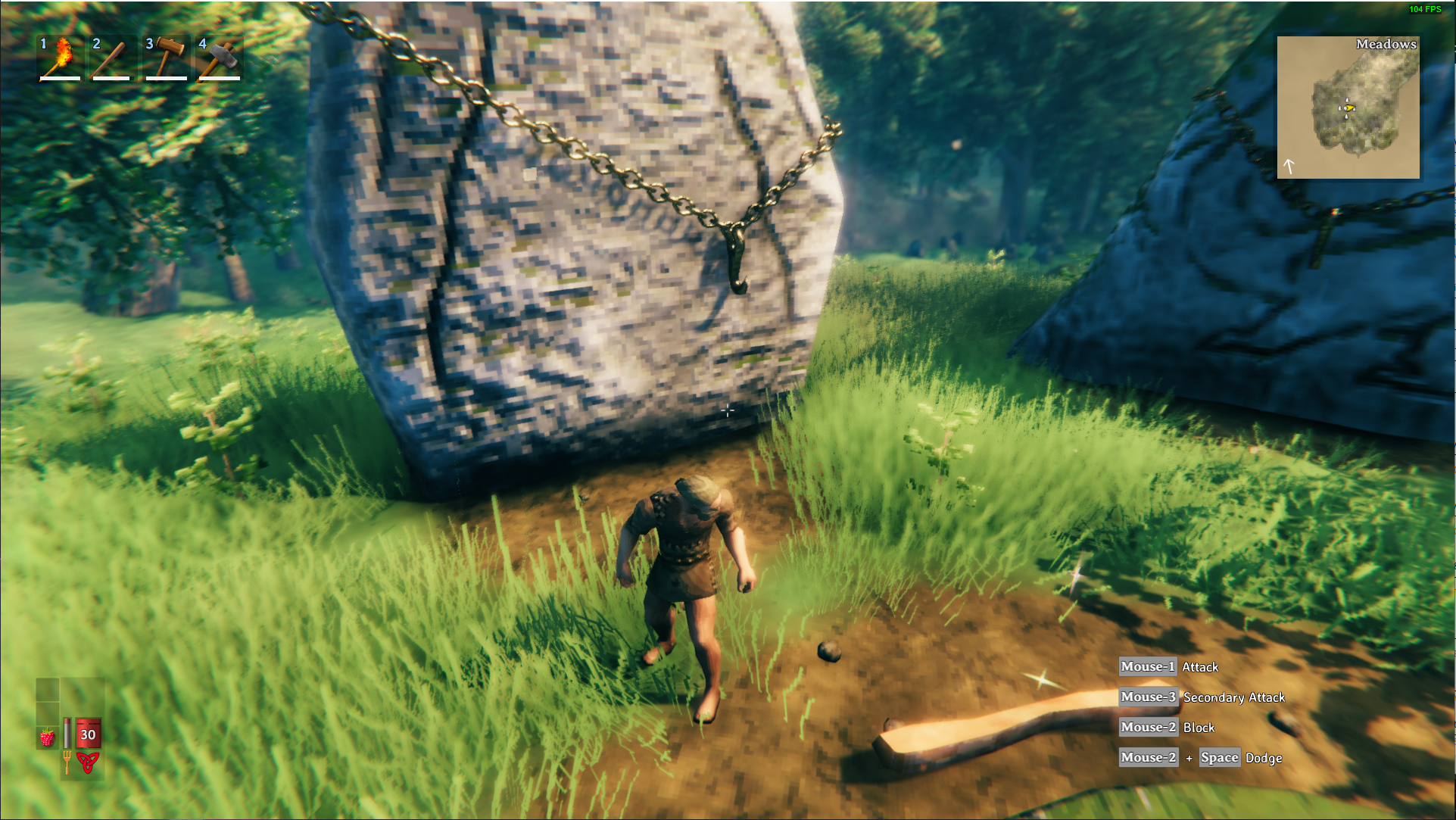Click the vertical stamina bar
1456x820 pixels.
pyautogui.click(x=67, y=733)
